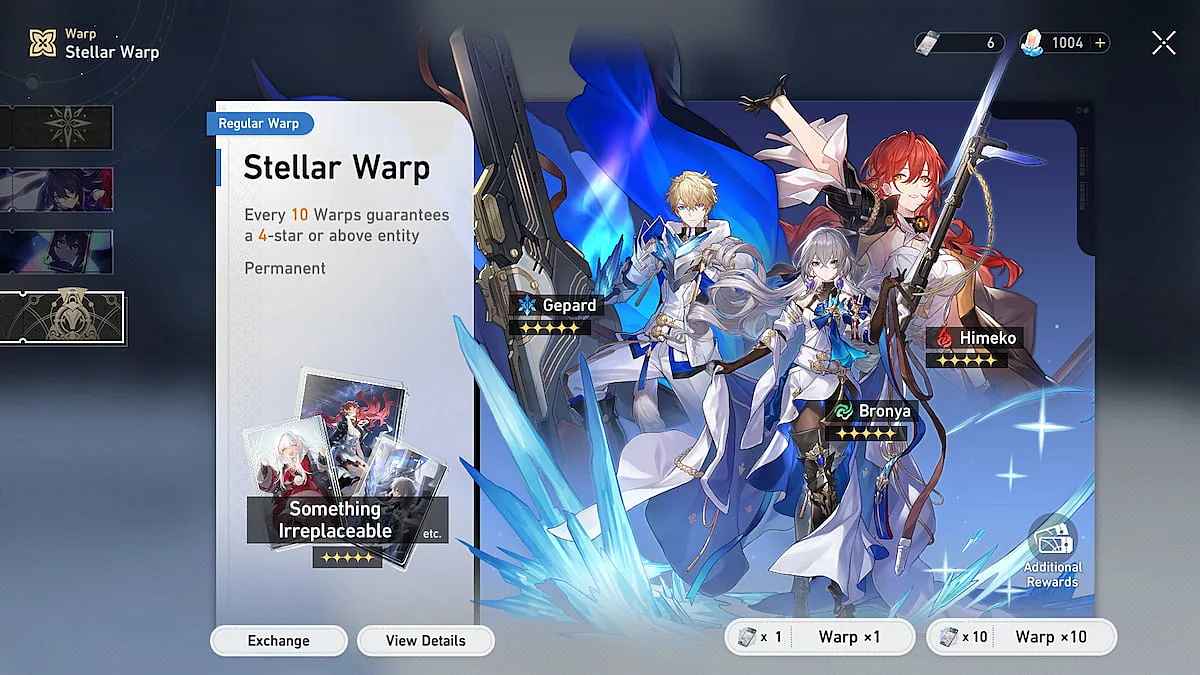View Details of the Stellar Warp

[x=425, y=641]
